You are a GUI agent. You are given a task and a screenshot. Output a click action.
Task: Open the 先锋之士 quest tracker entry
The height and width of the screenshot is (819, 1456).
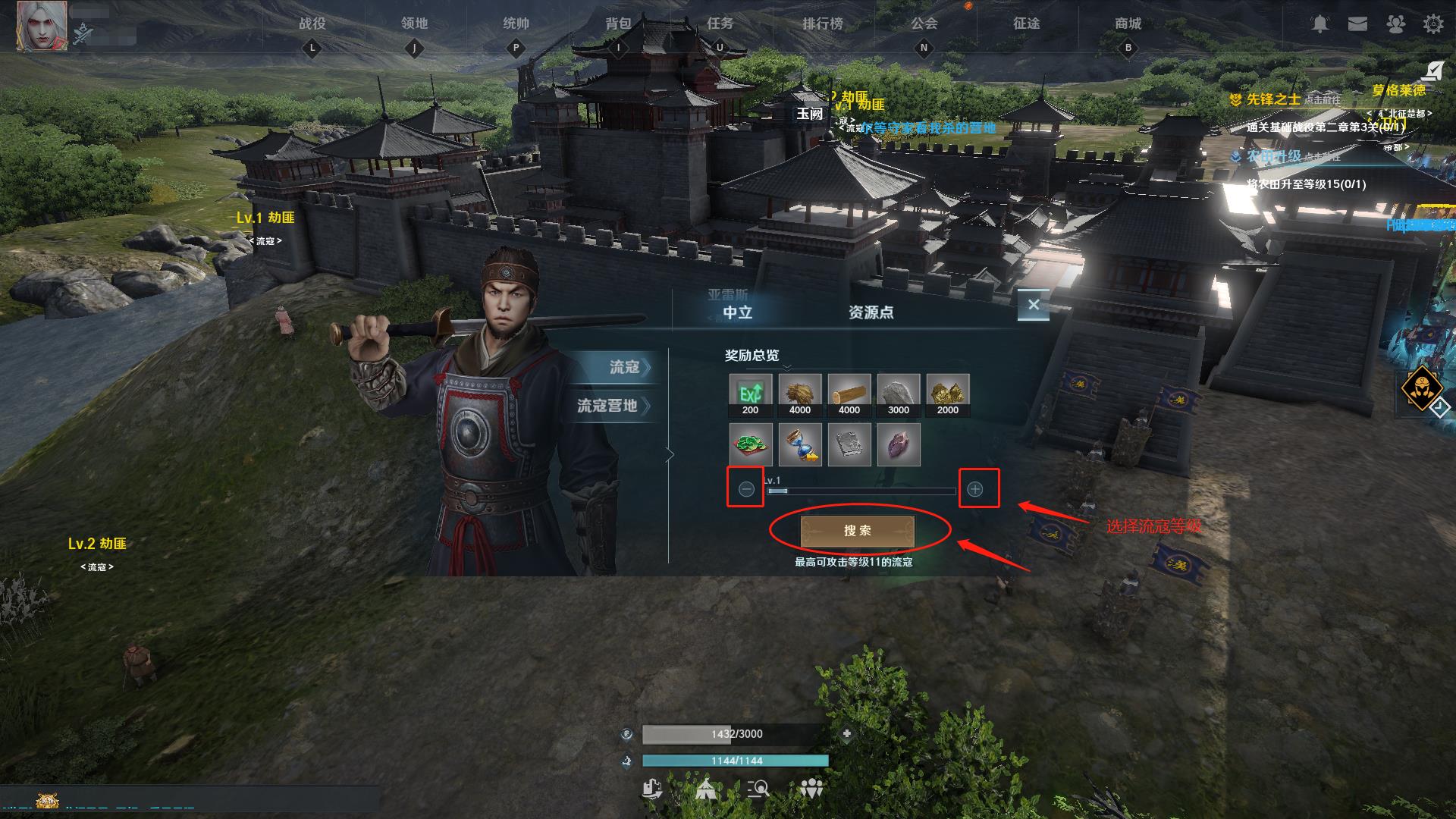[1272, 99]
